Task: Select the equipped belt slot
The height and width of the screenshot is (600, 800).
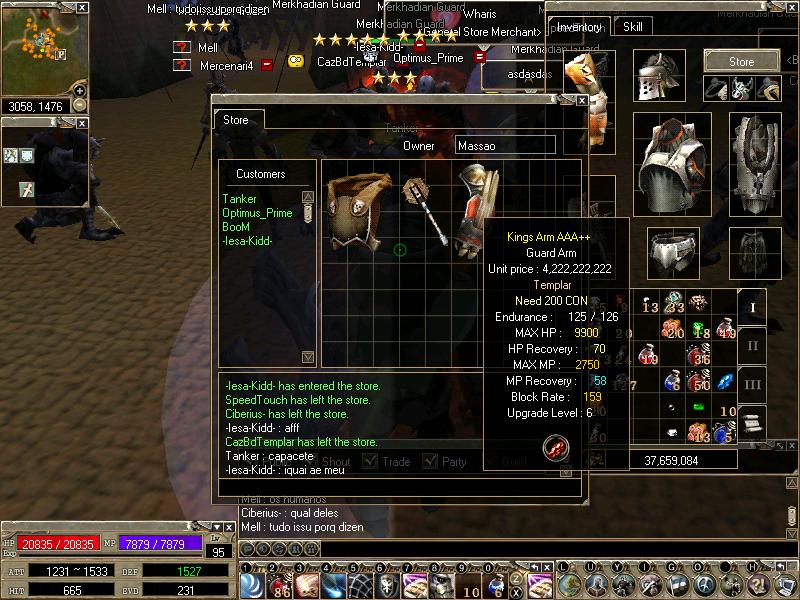Action: [672, 253]
